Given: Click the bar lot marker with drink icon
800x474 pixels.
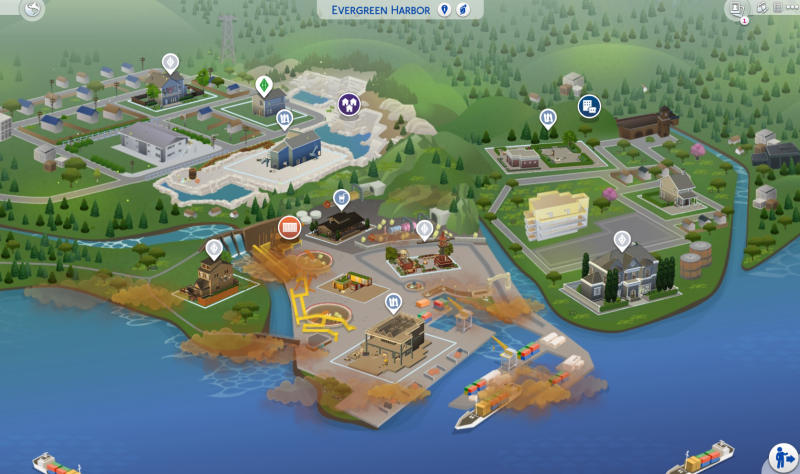Looking at the screenshot, I should (342, 198).
